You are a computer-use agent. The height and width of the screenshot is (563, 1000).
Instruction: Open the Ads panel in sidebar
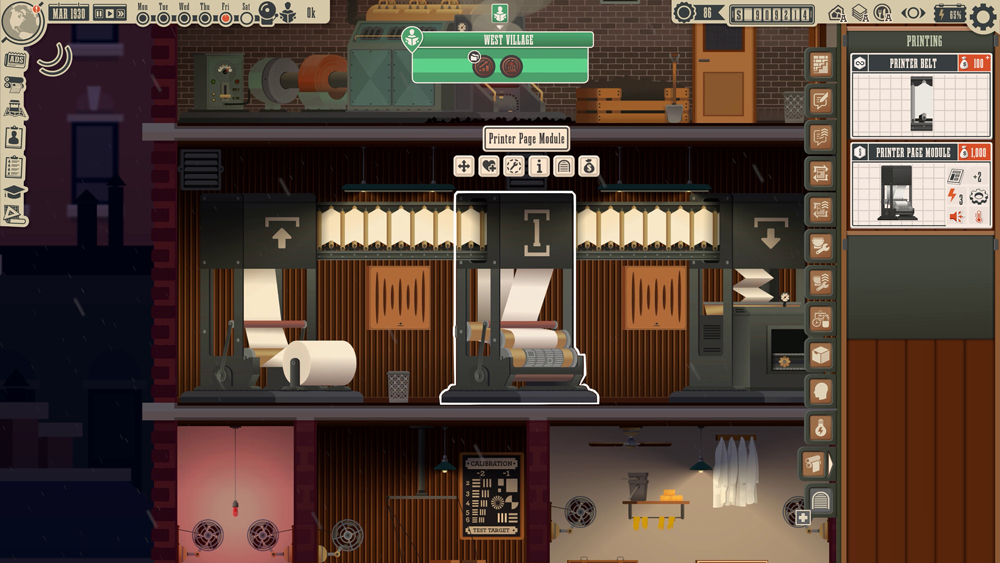[15, 60]
